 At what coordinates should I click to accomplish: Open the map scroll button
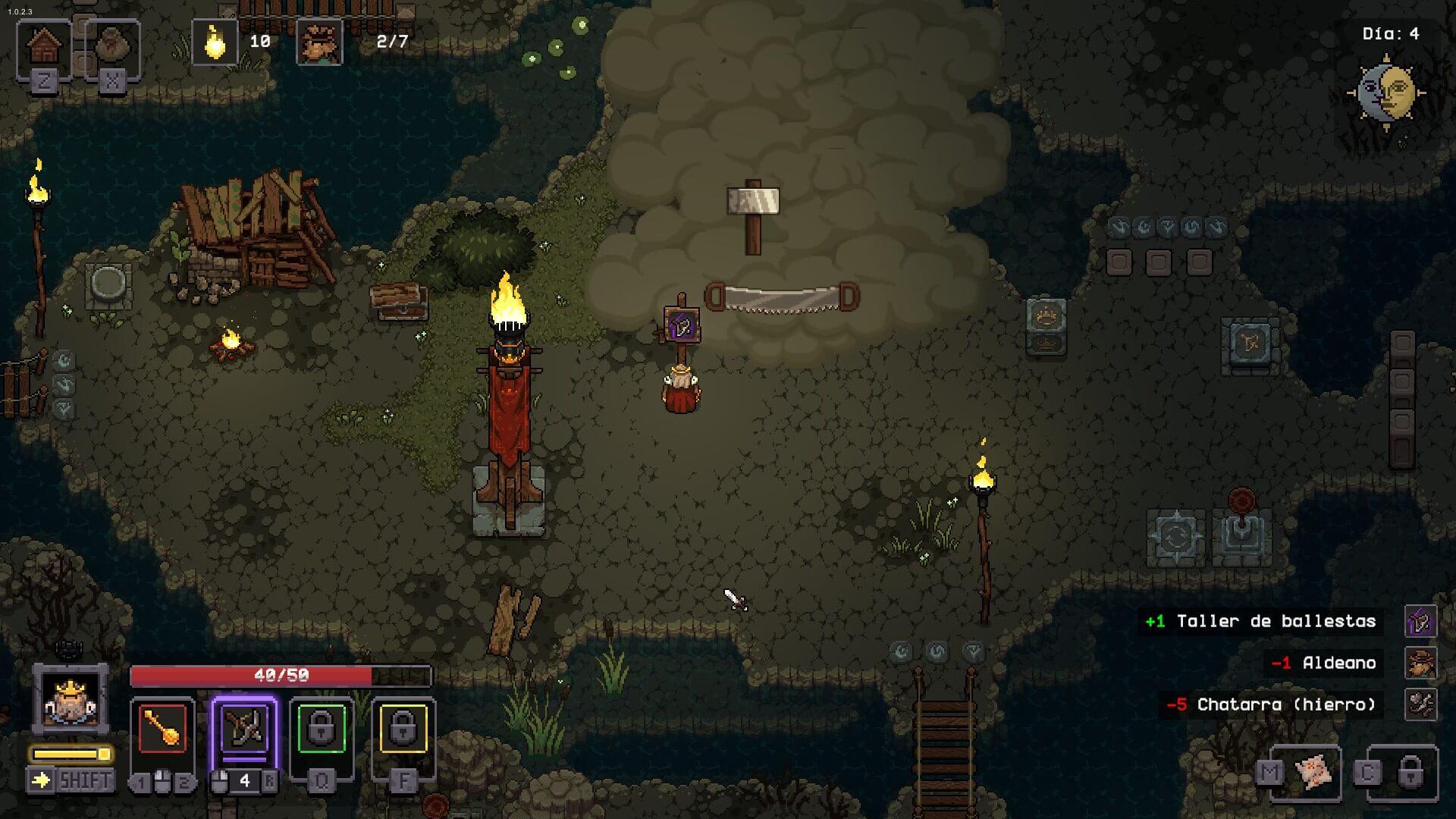coord(1313,773)
